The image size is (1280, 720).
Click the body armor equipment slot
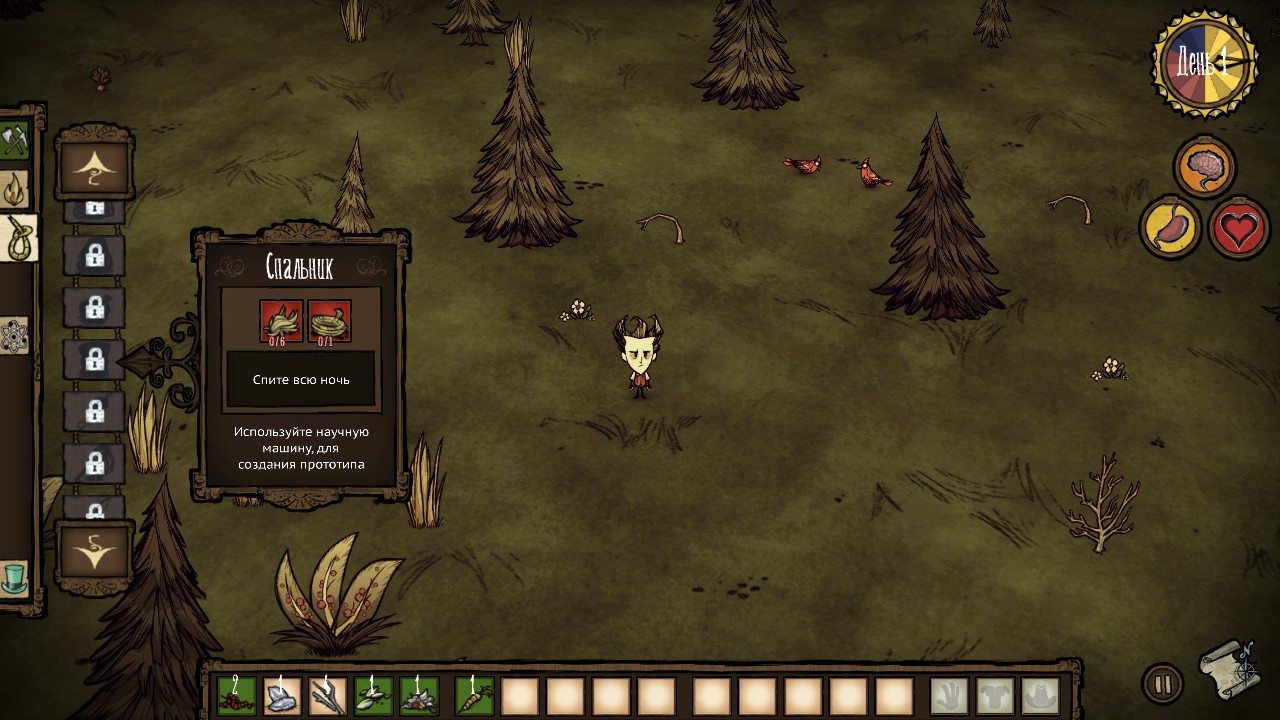(x=995, y=696)
